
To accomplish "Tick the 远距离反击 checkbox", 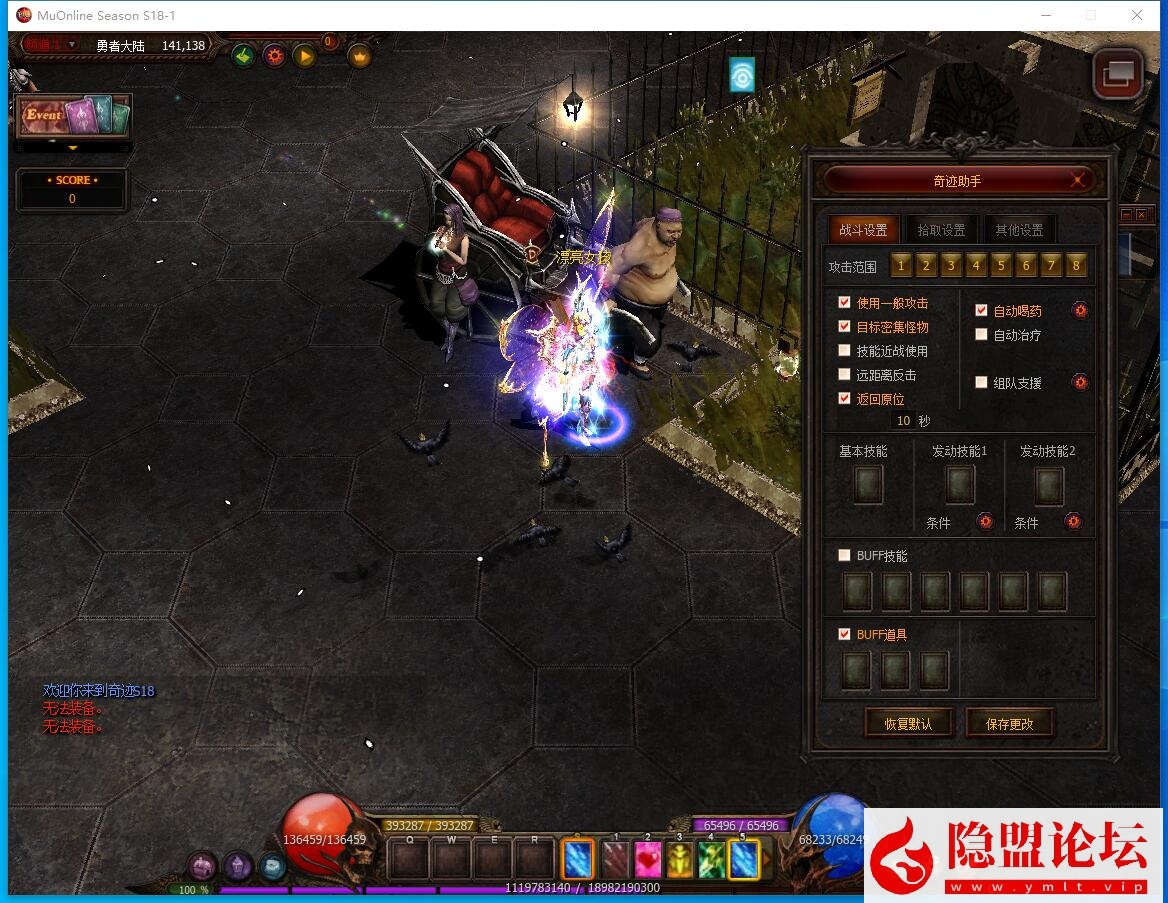I will (x=845, y=375).
